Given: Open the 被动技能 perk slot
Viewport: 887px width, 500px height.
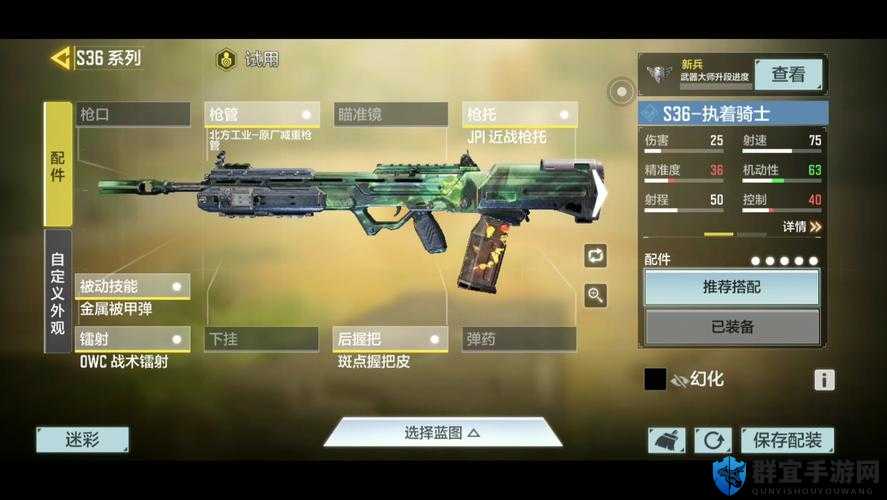Looking at the screenshot, I should tap(133, 286).
